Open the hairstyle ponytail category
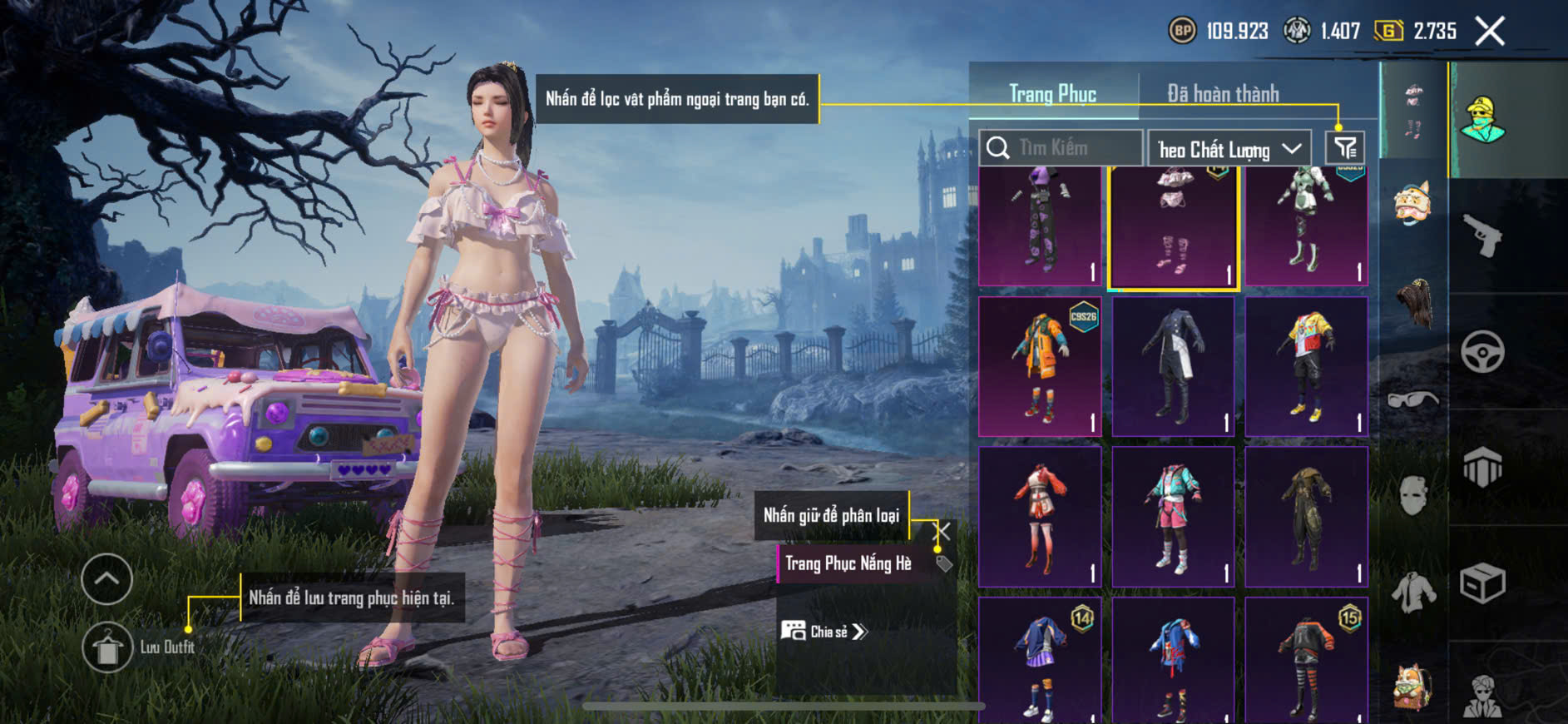This screenshot has width=1568, height=724. 1412,304
